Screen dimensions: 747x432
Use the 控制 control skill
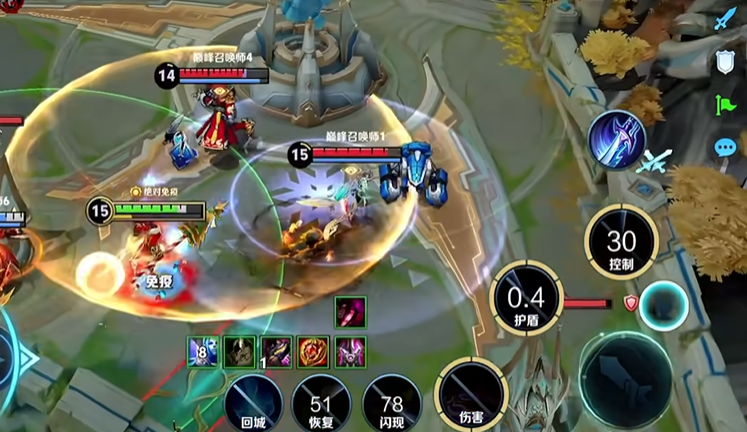click(x=621, y=242)
